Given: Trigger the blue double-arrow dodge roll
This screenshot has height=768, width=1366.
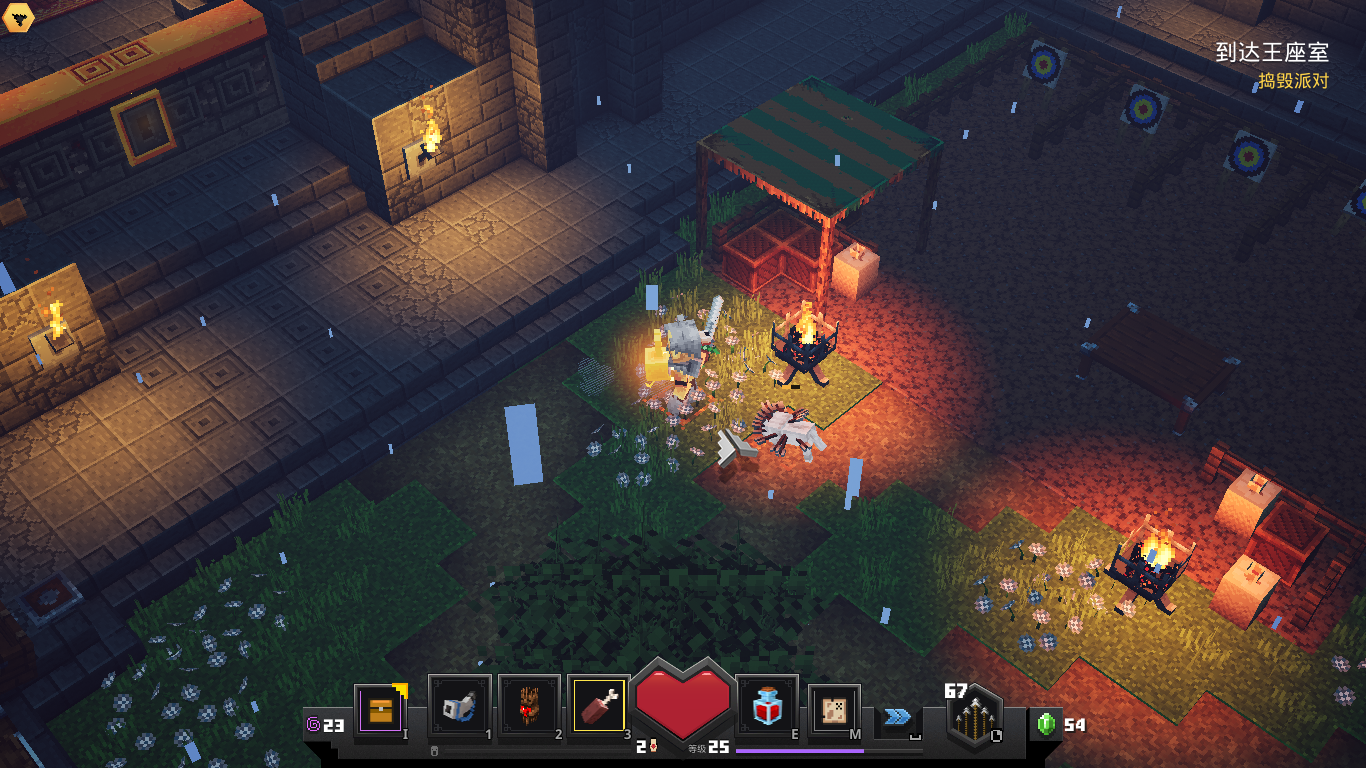Looking at the screenshot, I should [897, 716].
